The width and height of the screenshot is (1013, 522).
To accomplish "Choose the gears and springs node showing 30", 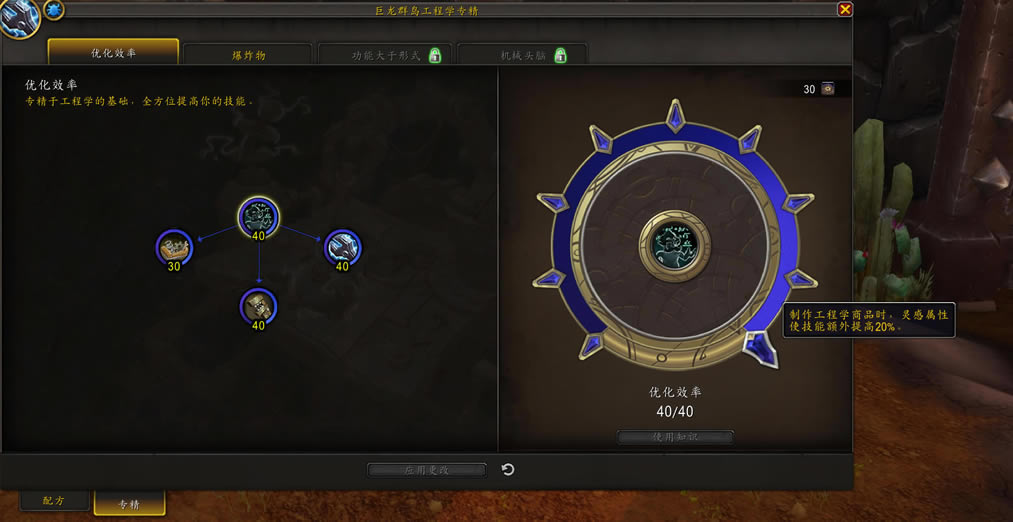I will [174, 248].
